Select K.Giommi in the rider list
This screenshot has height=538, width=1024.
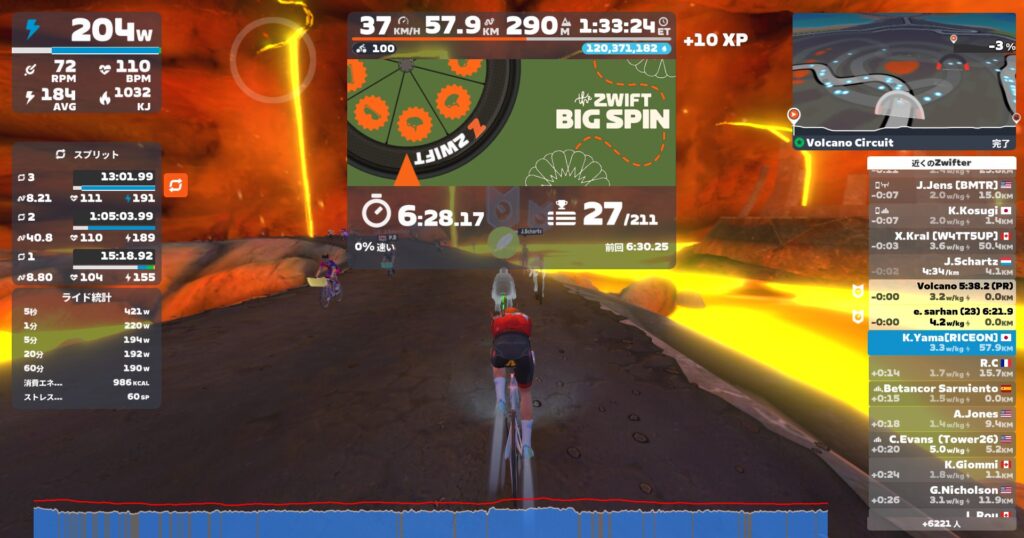point(940,469)
